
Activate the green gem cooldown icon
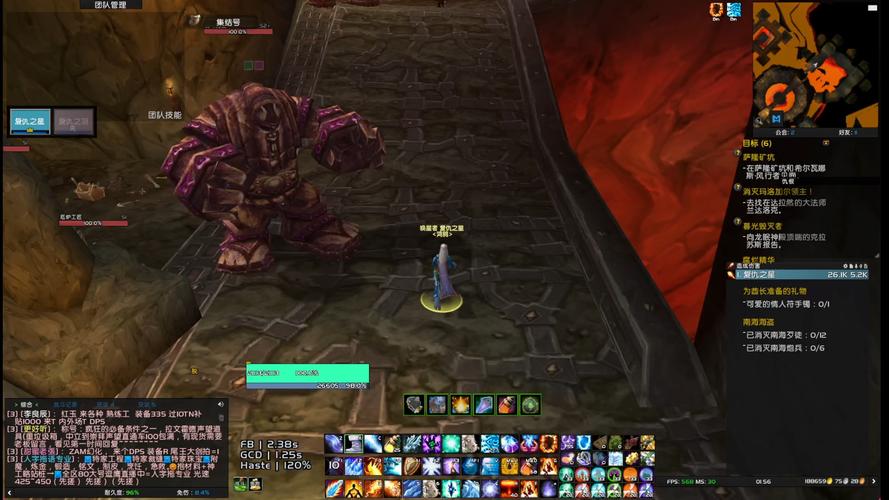coord(530,404)
